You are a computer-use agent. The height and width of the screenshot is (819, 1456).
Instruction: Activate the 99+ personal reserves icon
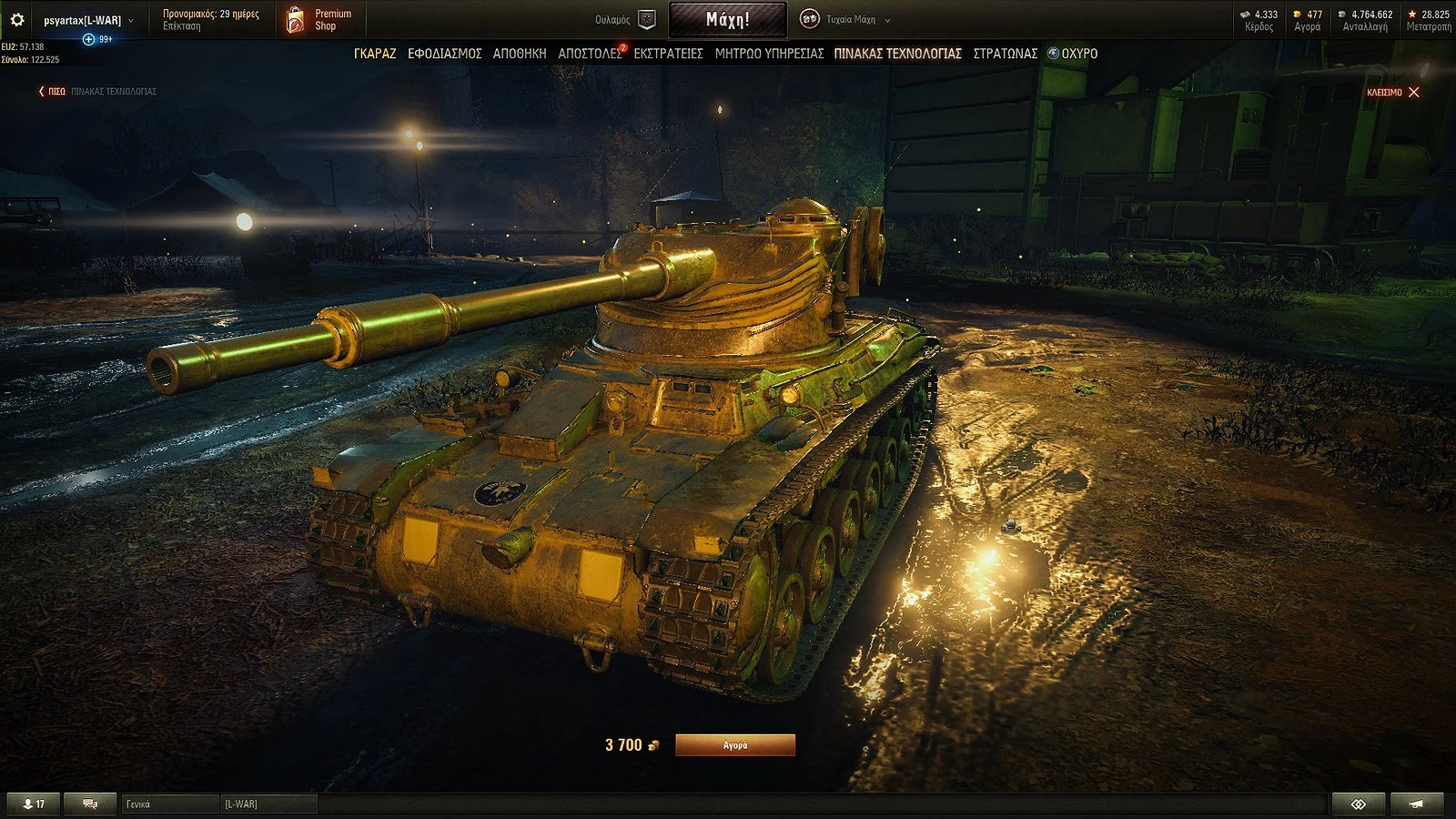click(88, 39)
